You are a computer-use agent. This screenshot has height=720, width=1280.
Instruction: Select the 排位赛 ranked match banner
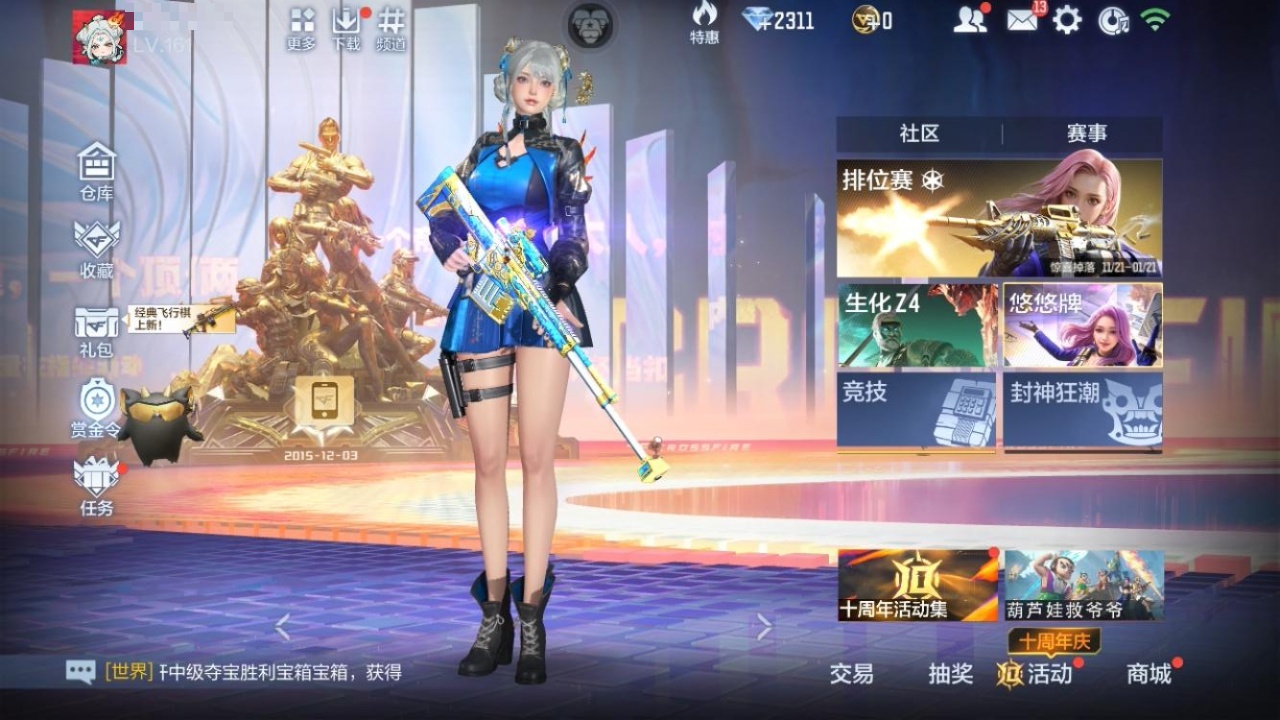999,218
